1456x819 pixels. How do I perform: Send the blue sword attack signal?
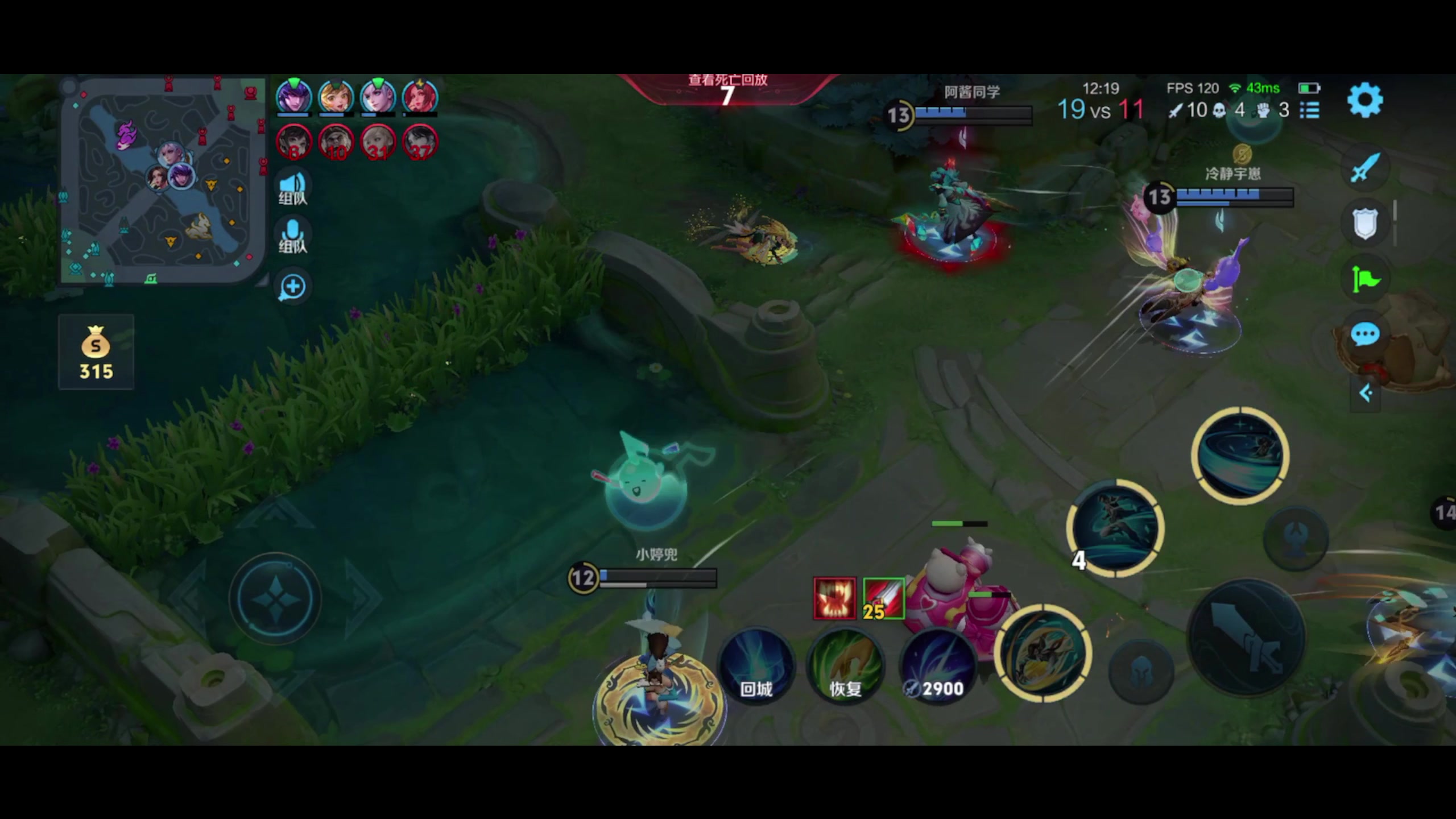(x=1364, y=167)
